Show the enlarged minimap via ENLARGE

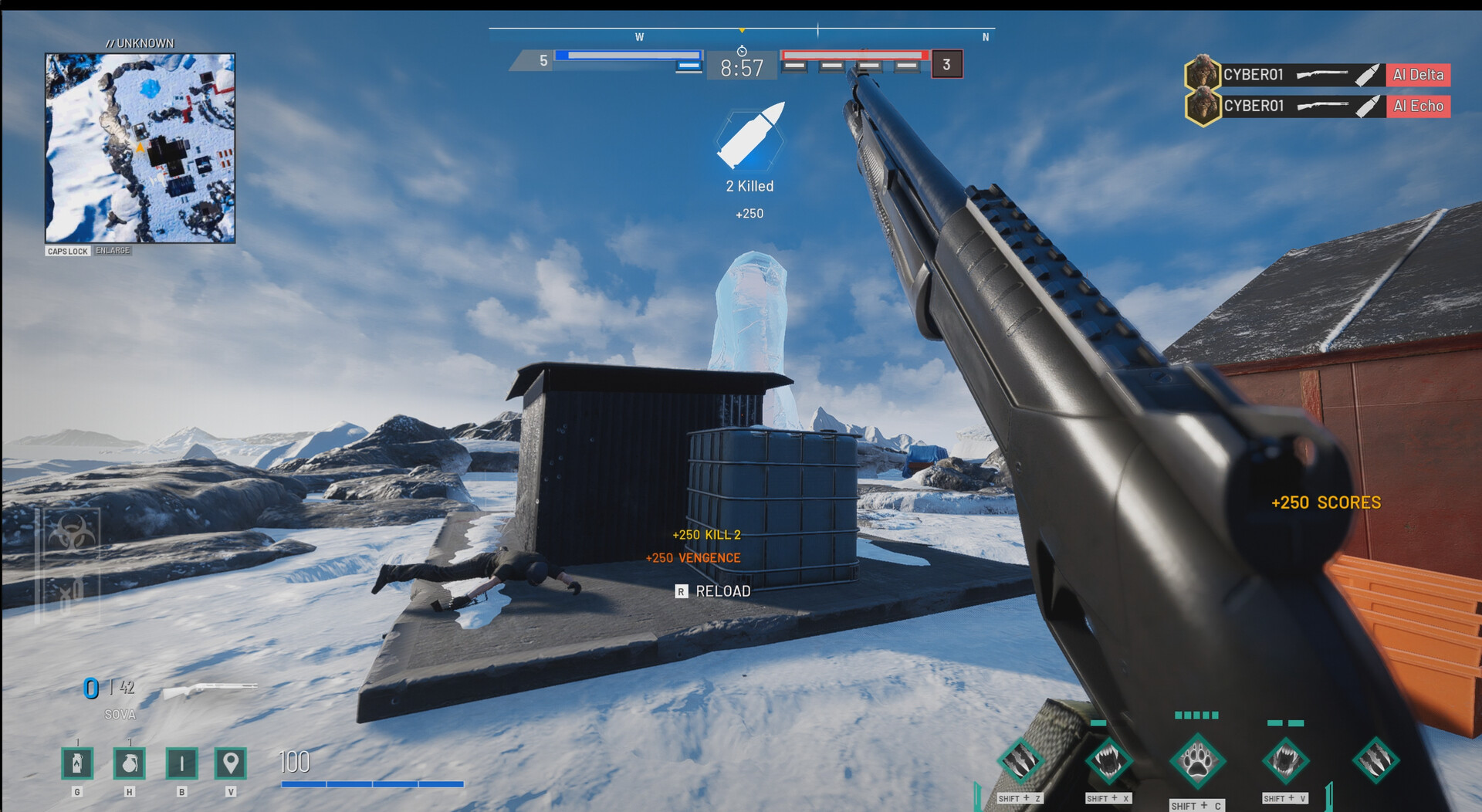113,250
